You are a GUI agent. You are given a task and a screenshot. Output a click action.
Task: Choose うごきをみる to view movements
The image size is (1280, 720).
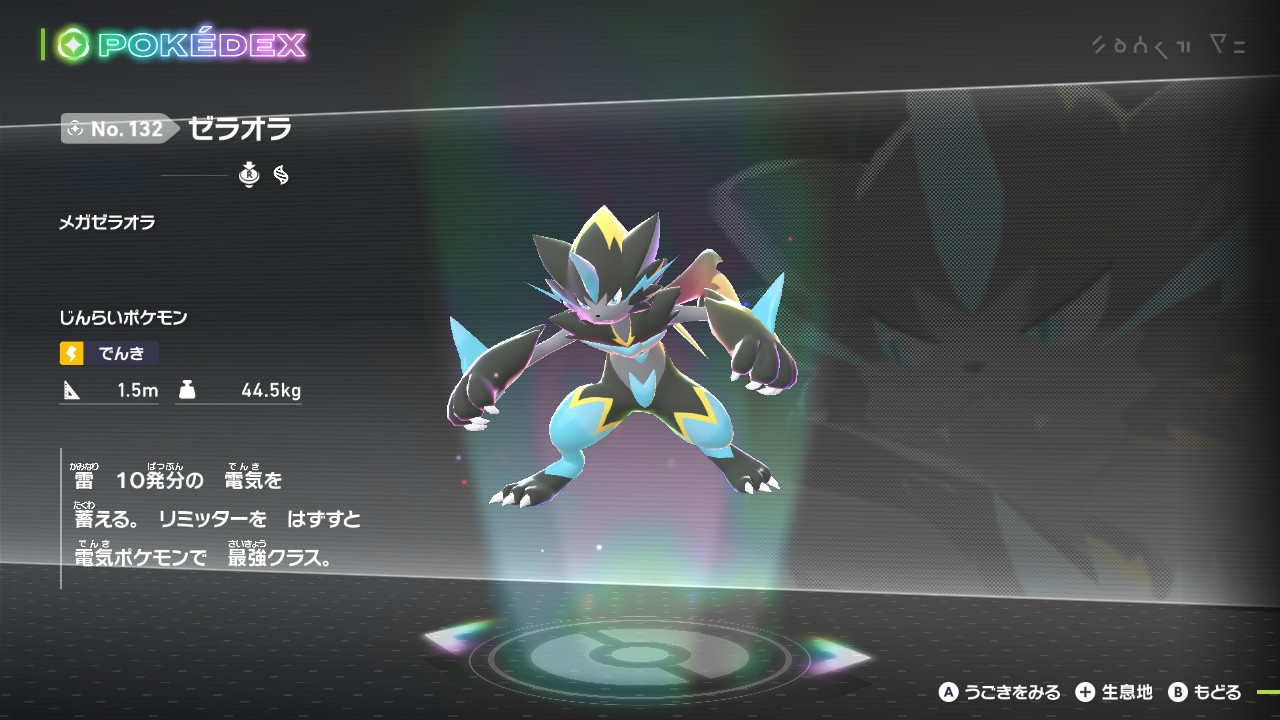999,692
